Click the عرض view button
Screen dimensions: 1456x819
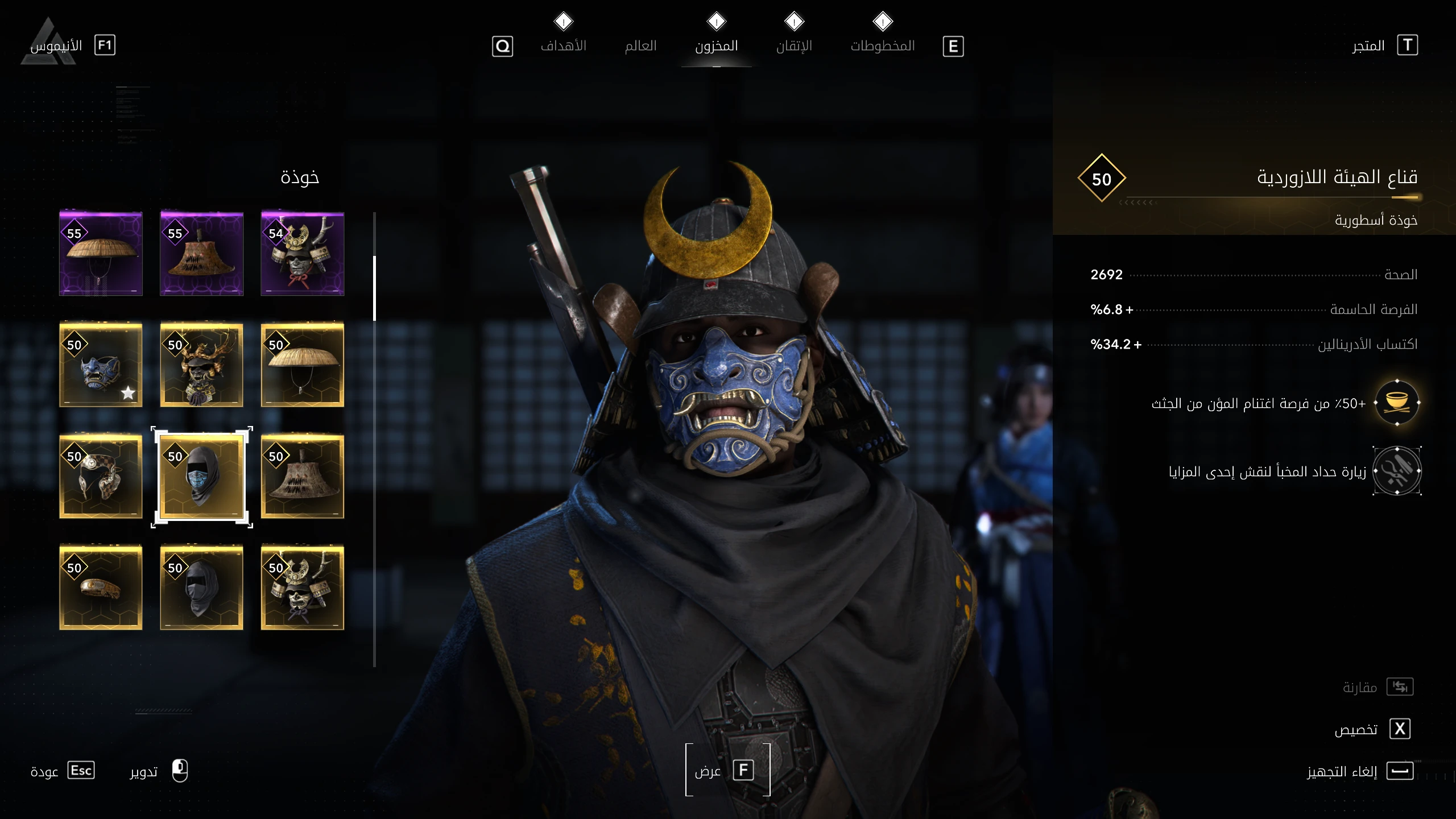[x=727, y=771]
